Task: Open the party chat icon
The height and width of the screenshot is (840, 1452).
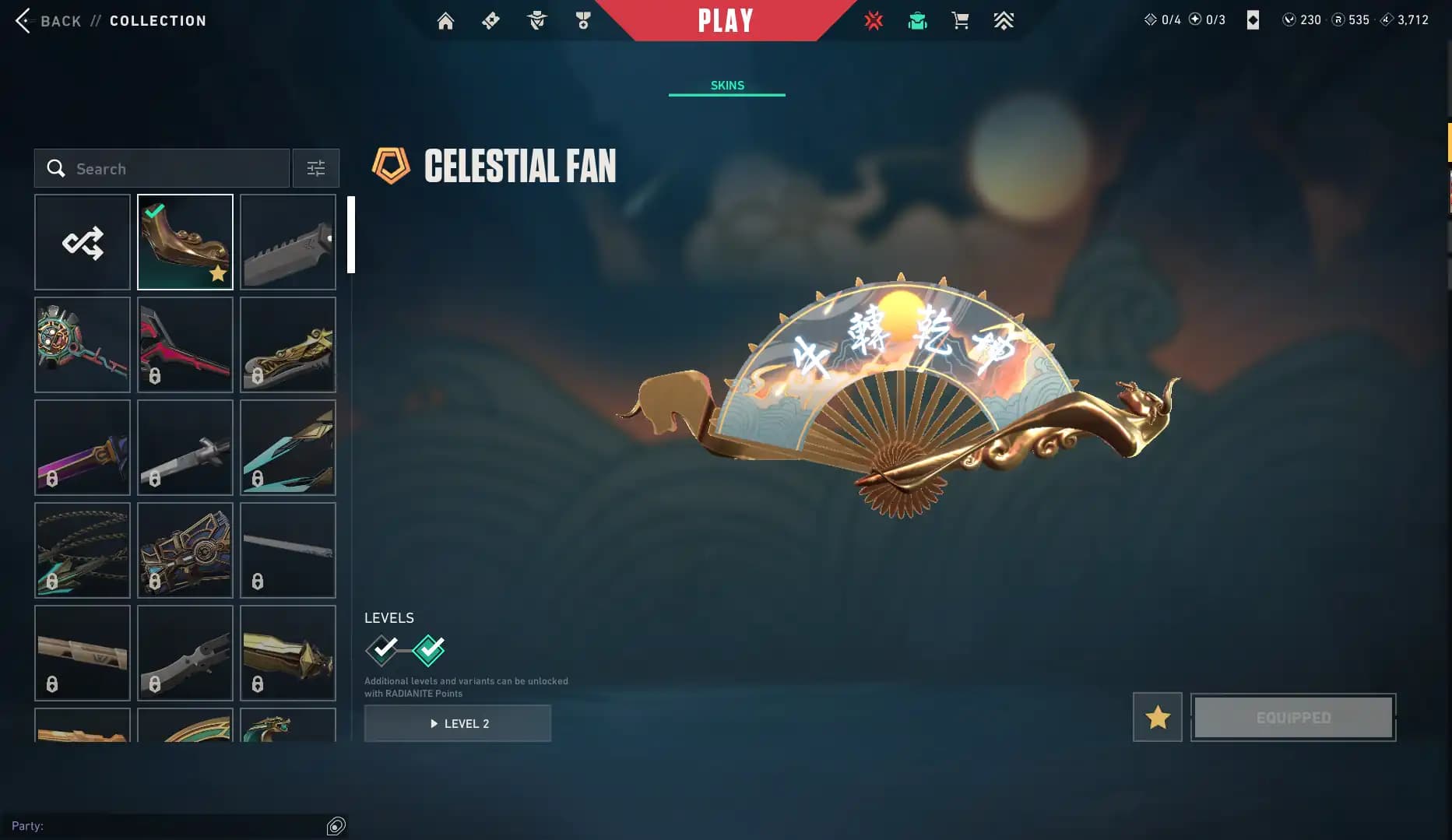Action: [x=336, y=826]
